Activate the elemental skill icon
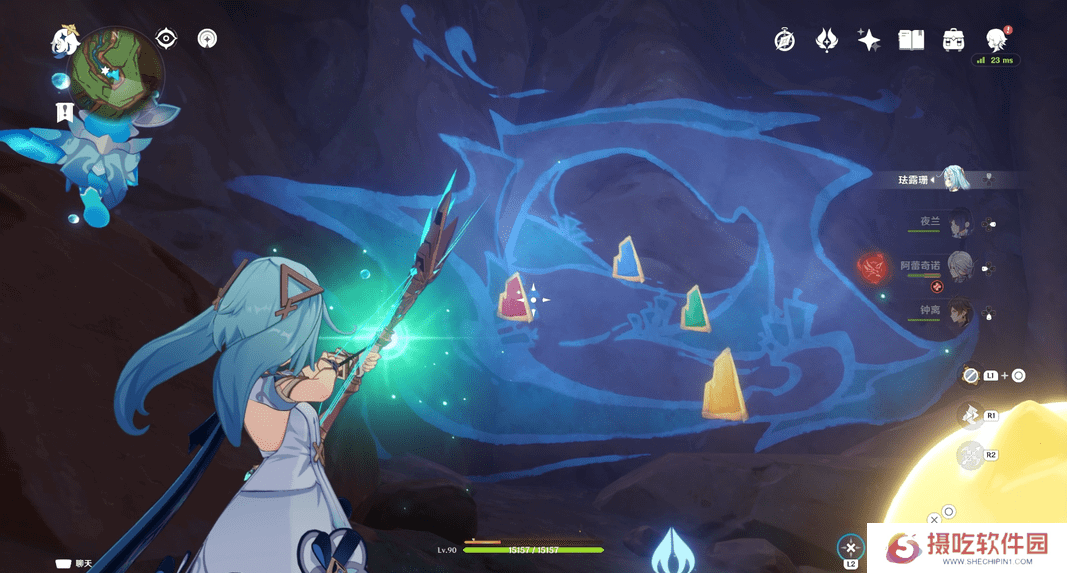The image size is (1067, 573). pyautogui.click(x=970, y=413)
